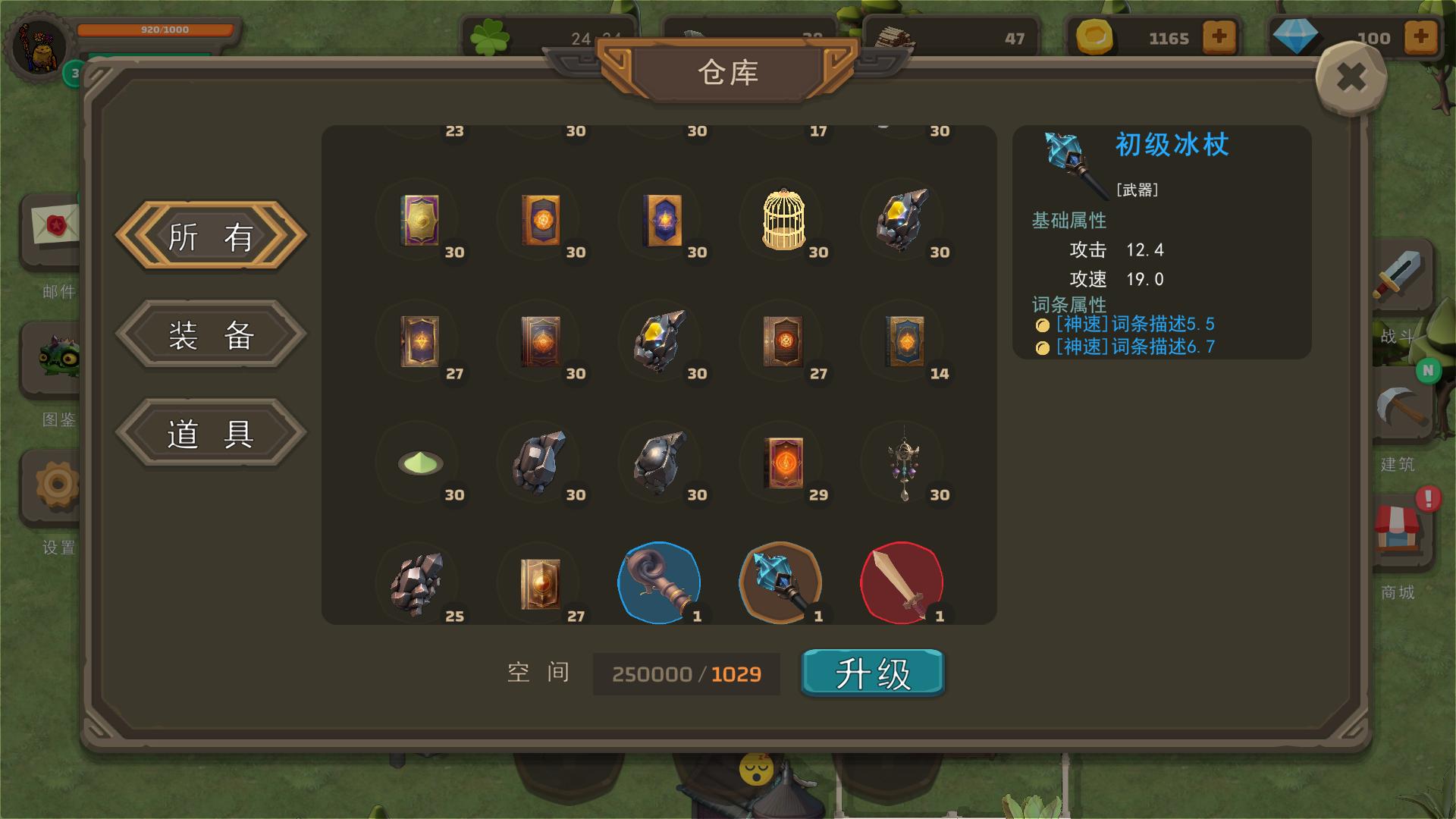Expand the 所有 category filter
Screen dimensions: 1456x819
pyautogui.click(x=210, y=237)
